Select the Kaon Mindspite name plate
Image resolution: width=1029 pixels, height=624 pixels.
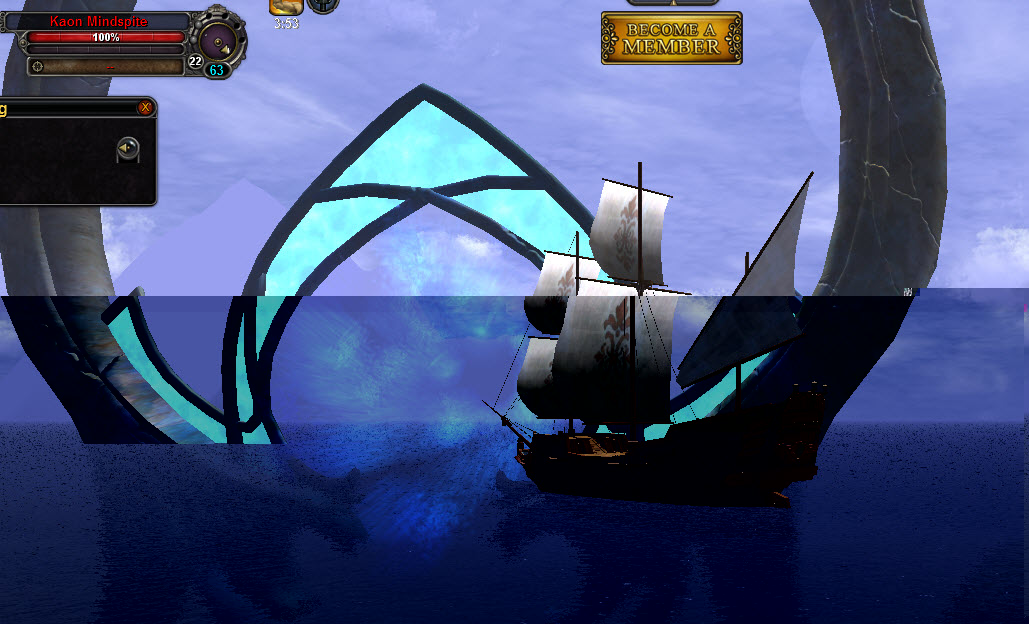(x=98, y=21)
